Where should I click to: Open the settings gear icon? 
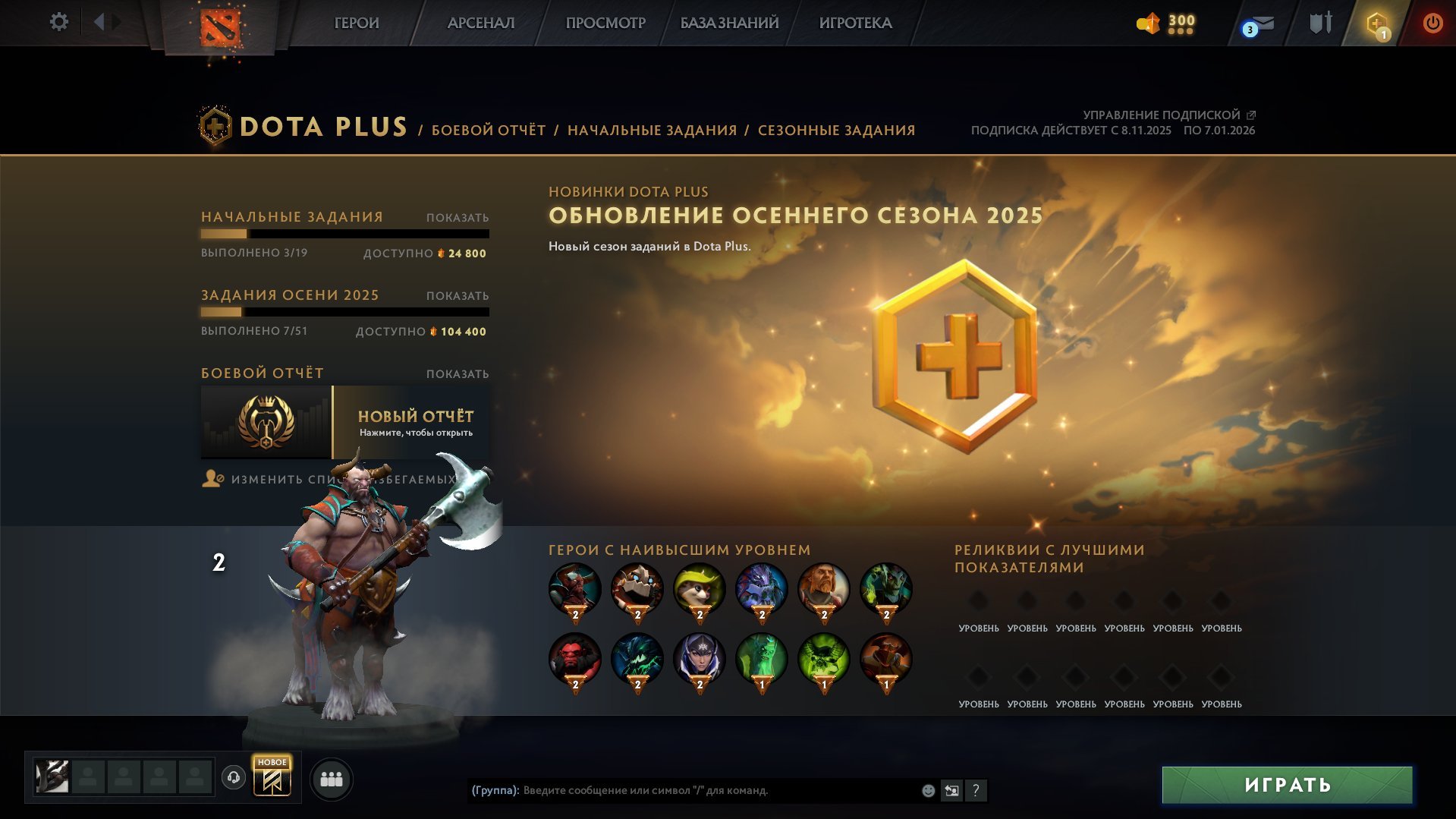point(58,23)
